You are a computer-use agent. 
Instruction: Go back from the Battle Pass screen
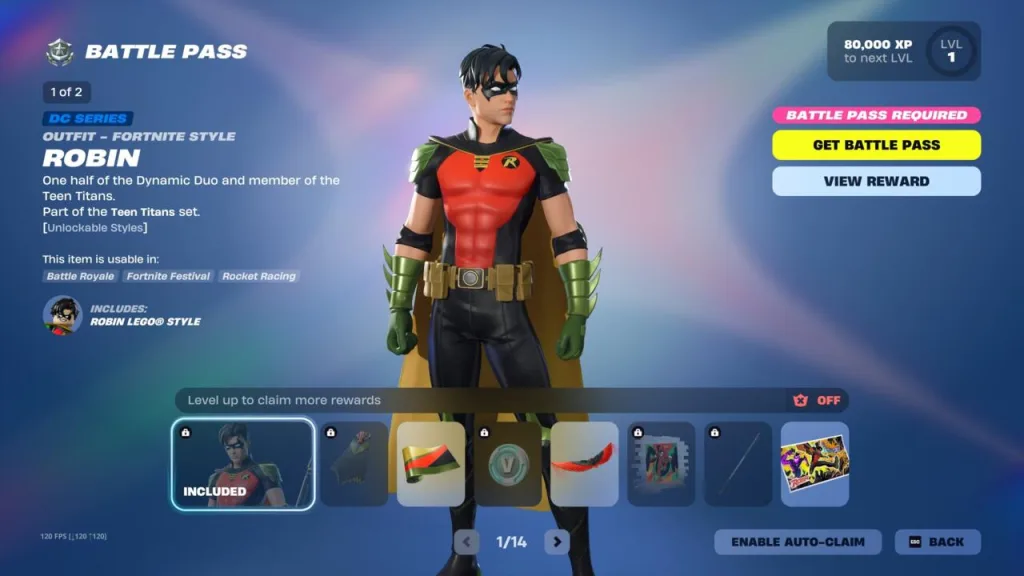(x=937, y=542)
